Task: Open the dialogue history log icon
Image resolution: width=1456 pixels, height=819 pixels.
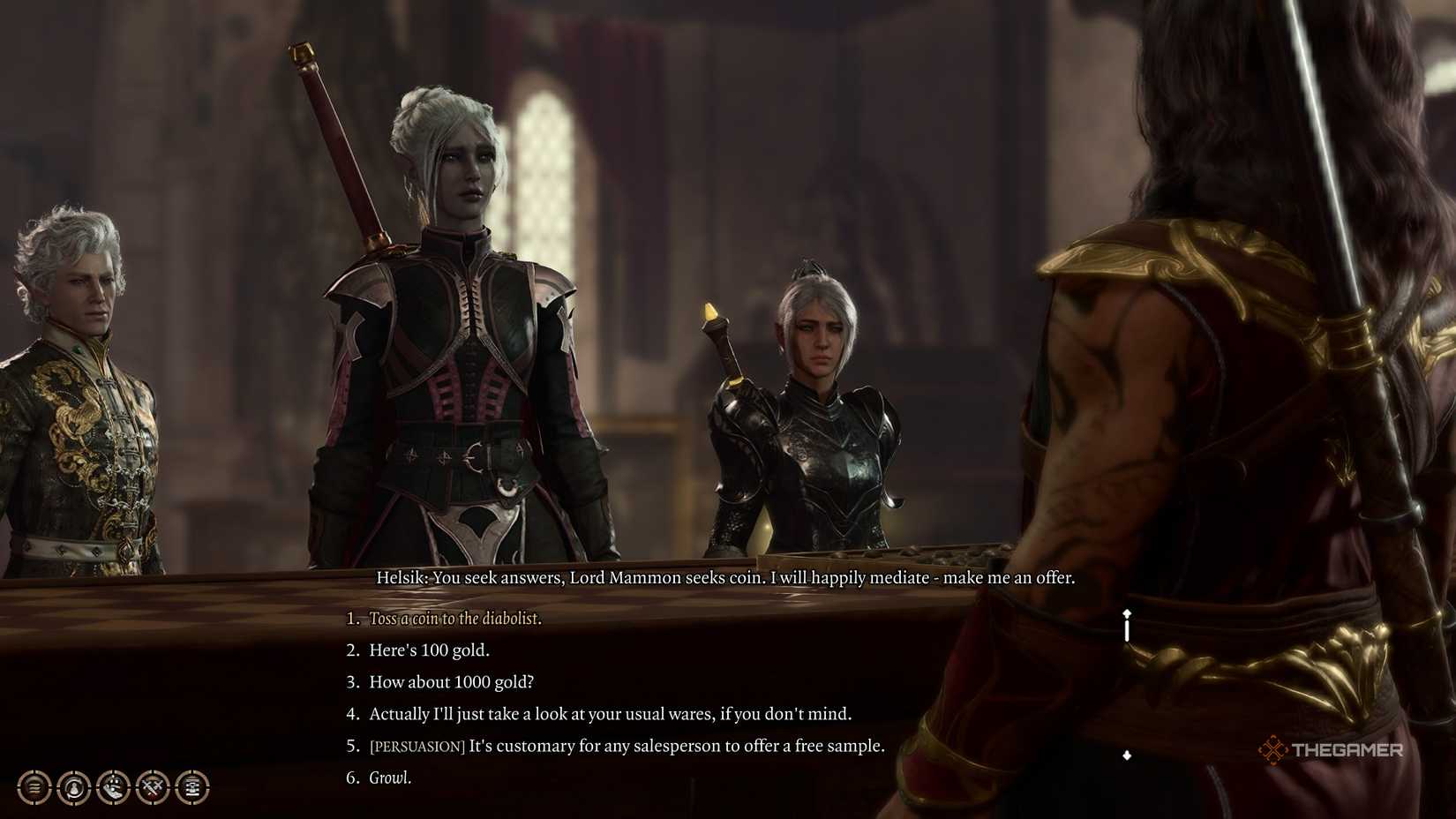Action: (34, 787)
